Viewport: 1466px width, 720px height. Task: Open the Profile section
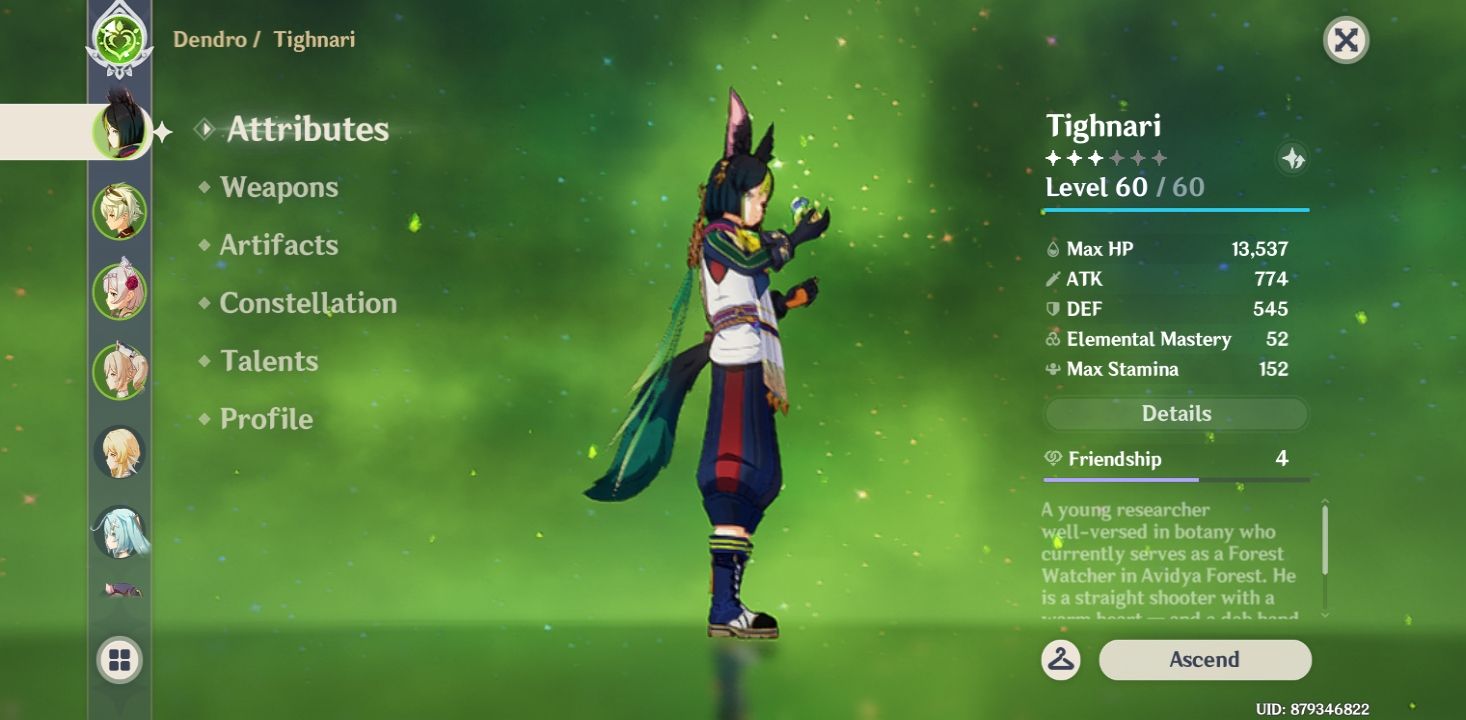point(265,419)
